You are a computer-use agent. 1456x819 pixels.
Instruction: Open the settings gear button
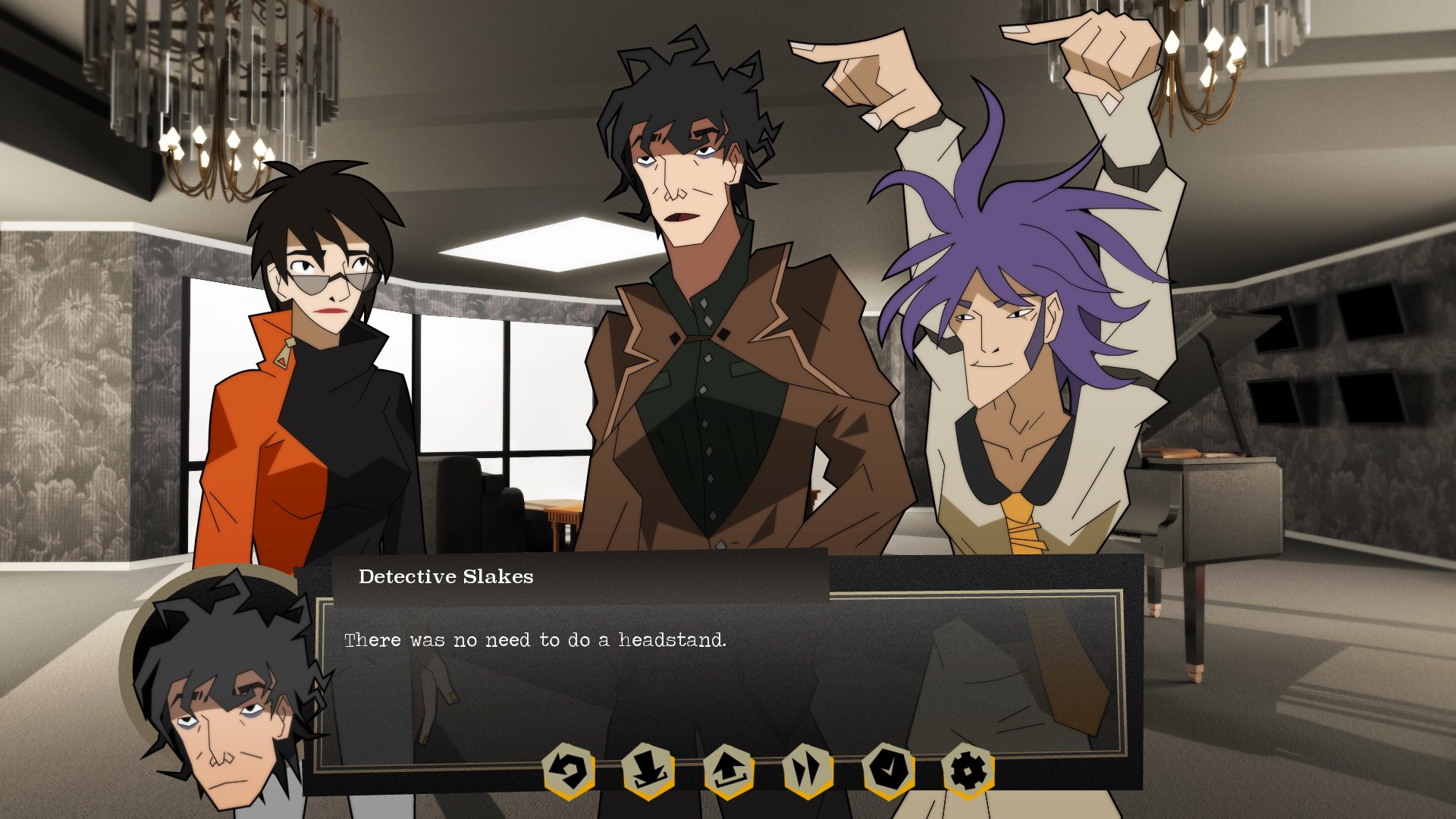click(x=968, y=771)
